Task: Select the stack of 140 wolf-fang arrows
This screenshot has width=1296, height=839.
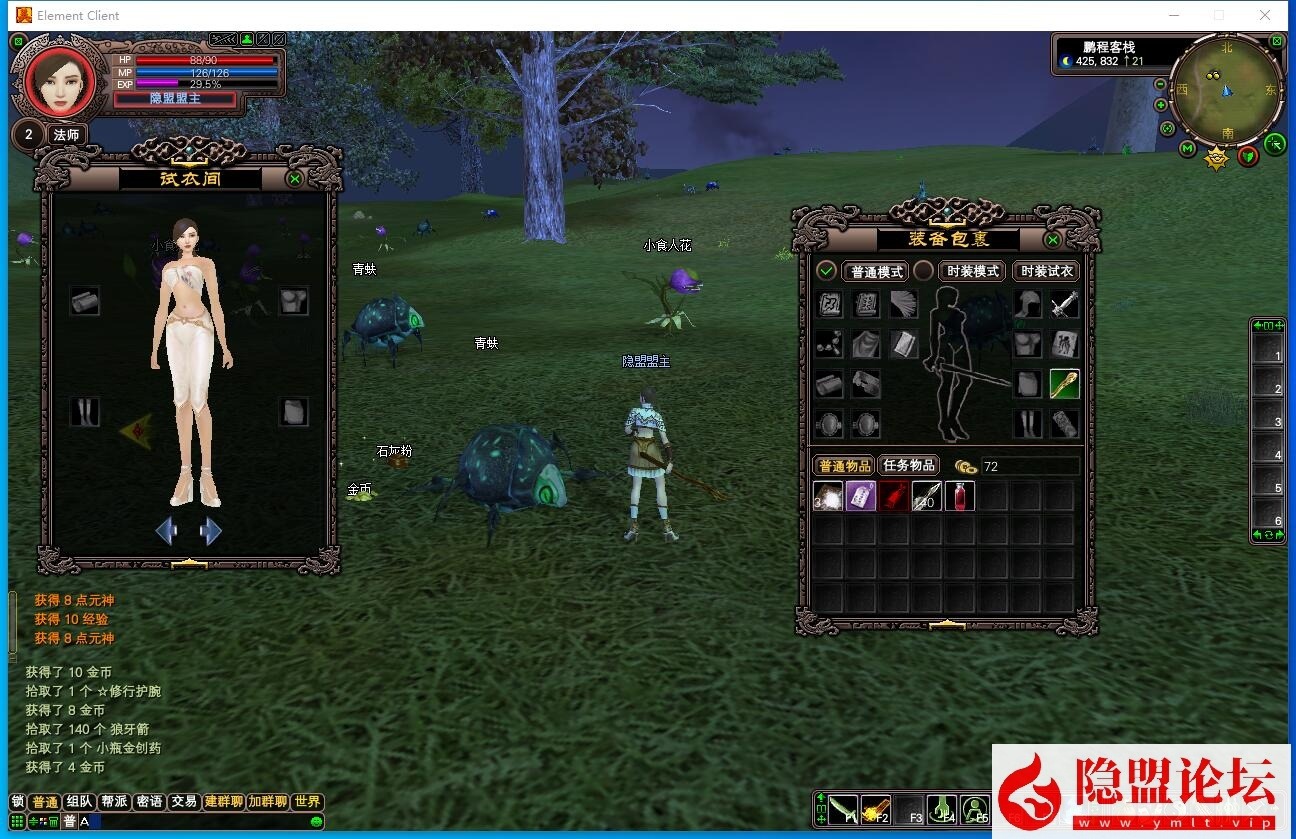Action: [926, 496]
